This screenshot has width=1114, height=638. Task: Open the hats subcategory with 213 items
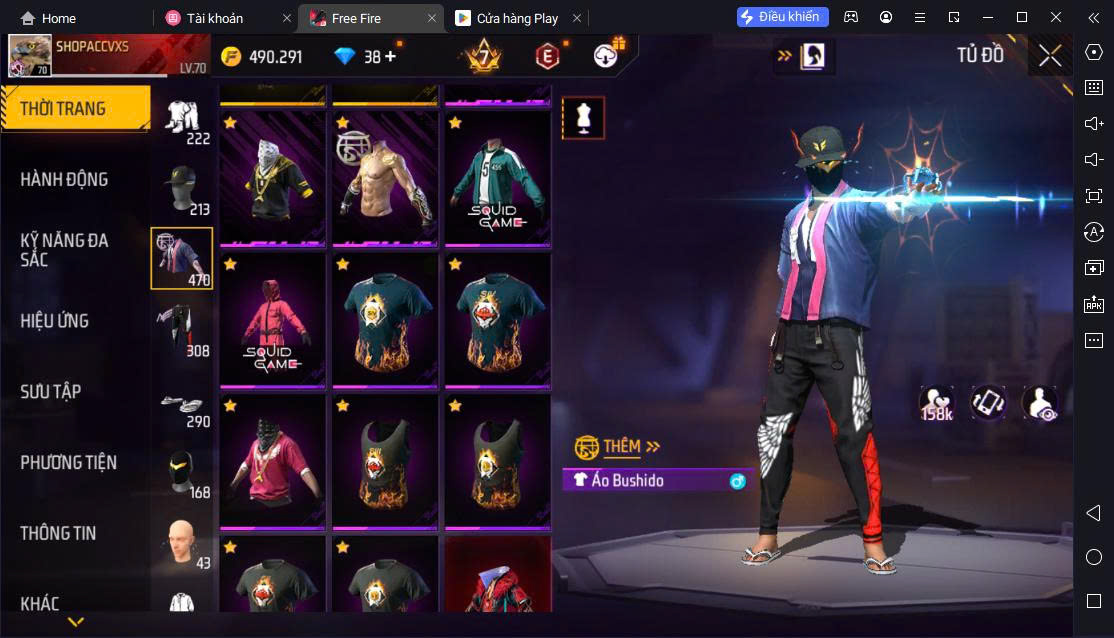click(182, 190)
